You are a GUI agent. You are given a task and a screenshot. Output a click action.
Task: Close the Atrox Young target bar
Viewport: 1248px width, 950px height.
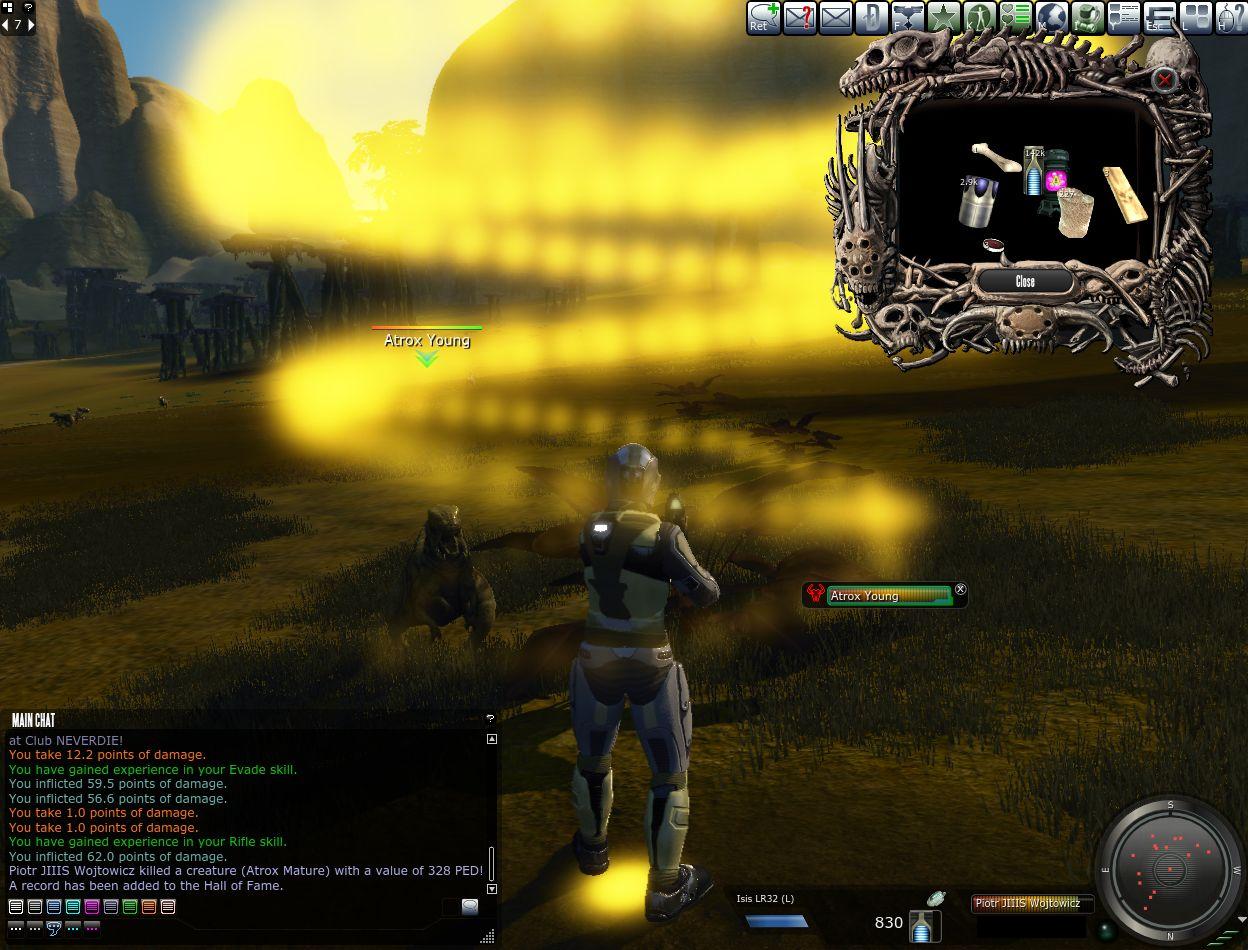[x=961, y=590]
